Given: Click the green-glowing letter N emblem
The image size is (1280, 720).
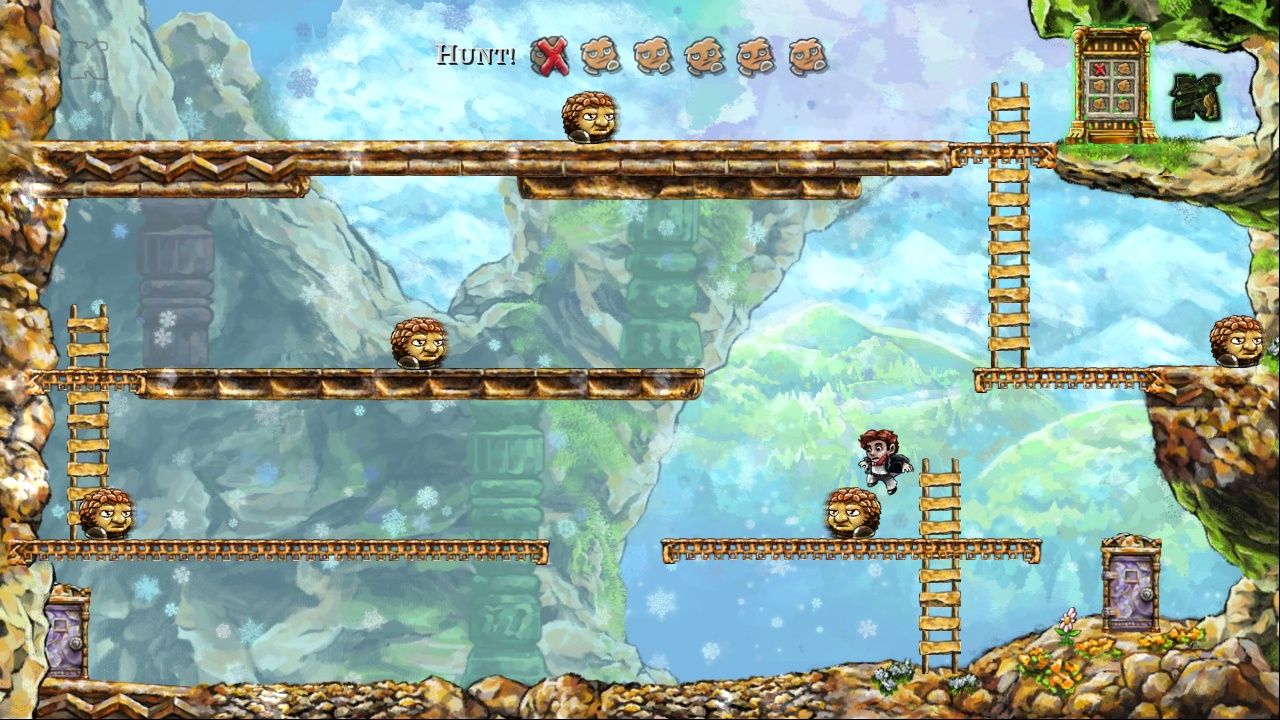Looking at the screenshot, I should coord(1197,95).
